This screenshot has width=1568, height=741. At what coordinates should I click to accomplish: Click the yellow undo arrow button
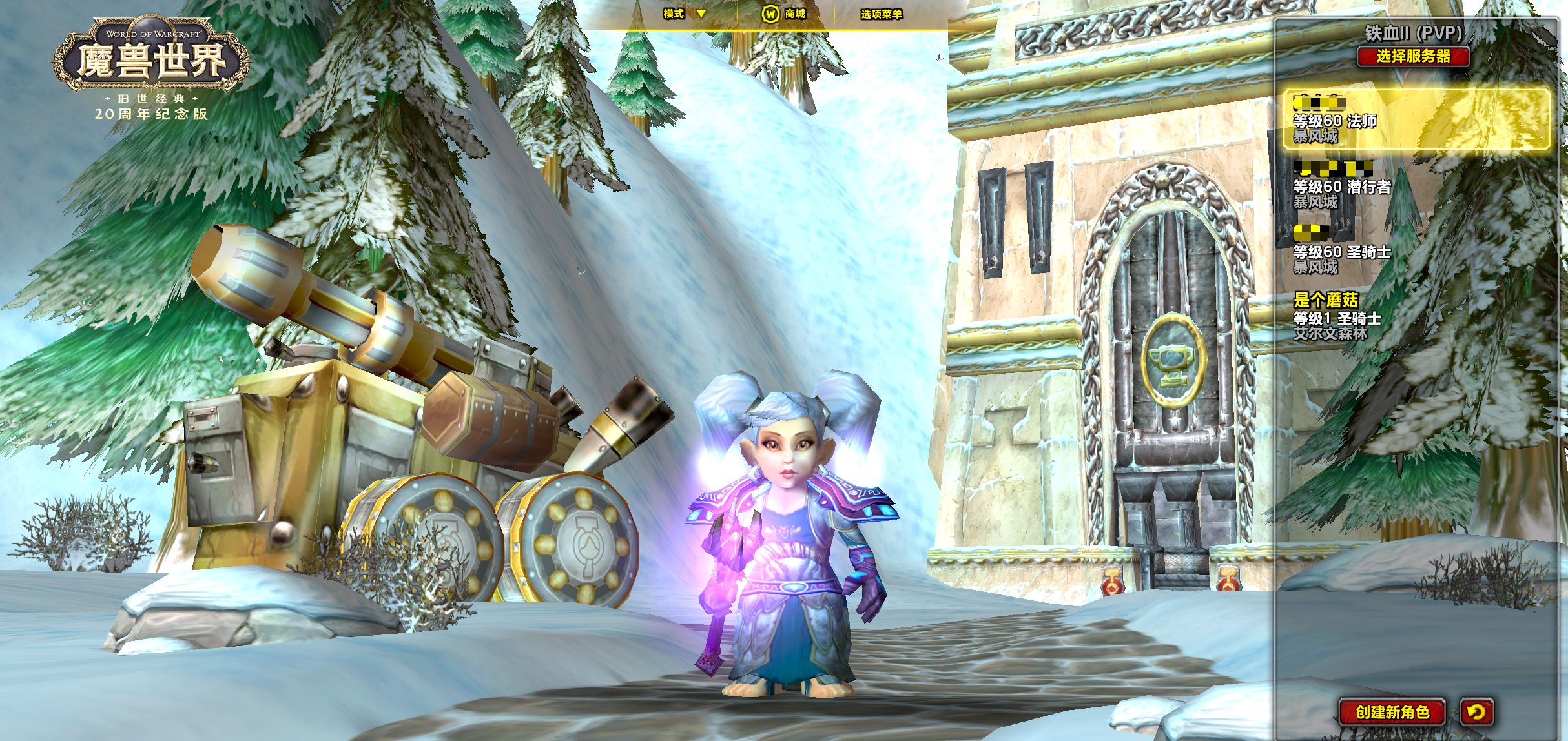[1476, 712]
